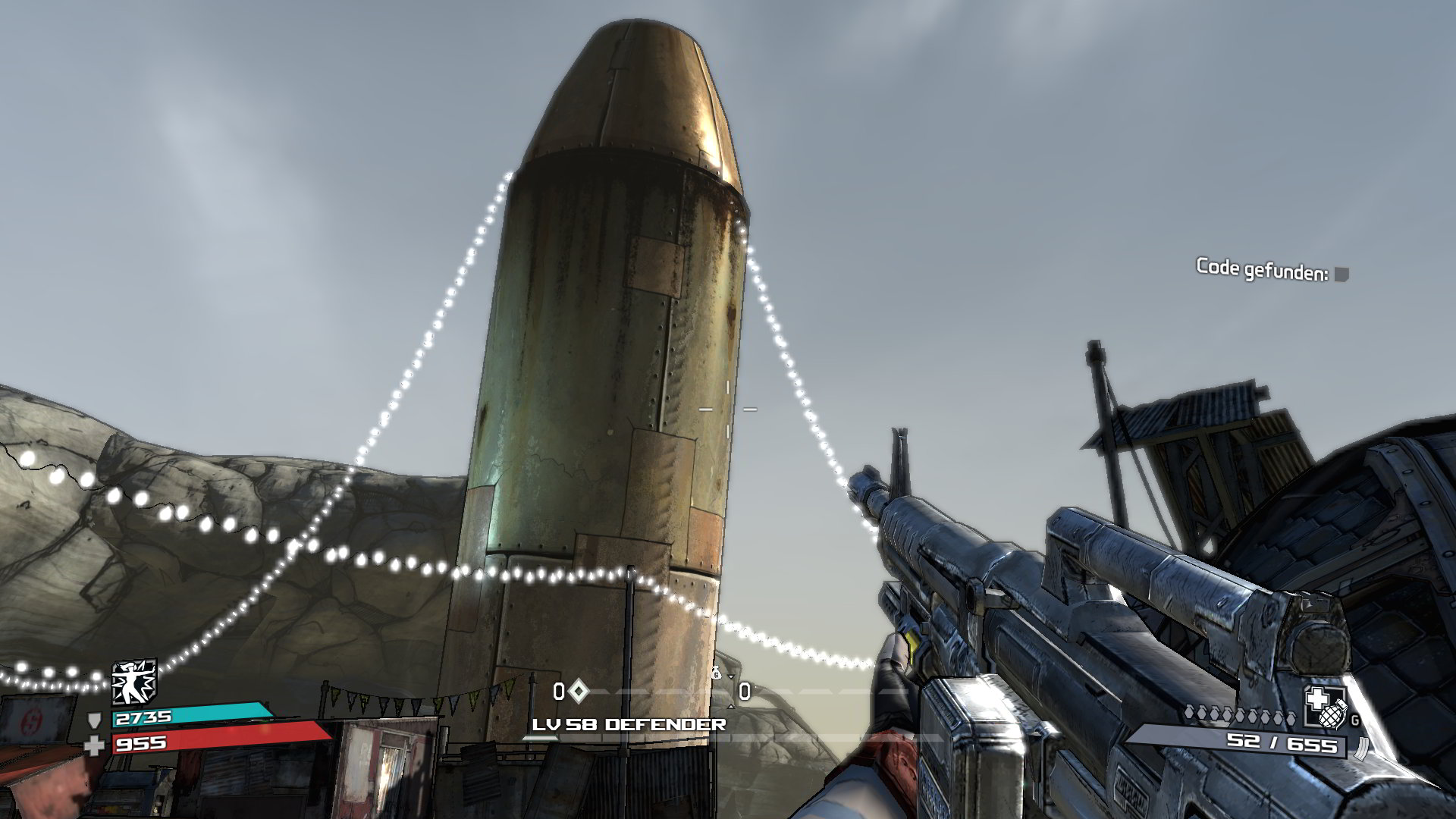
Task: Activate the action skill icon
Action: (x=133, y=681)
